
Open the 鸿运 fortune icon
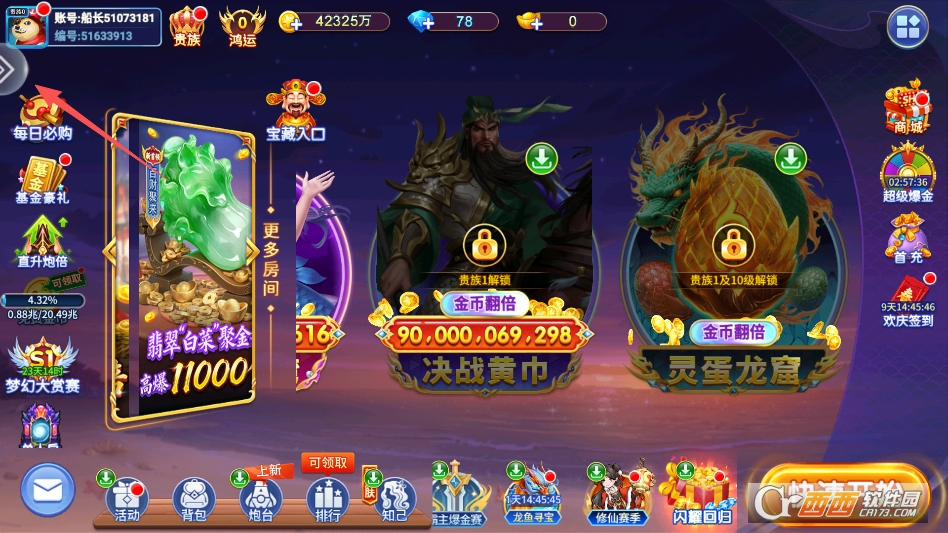point(242,26)
